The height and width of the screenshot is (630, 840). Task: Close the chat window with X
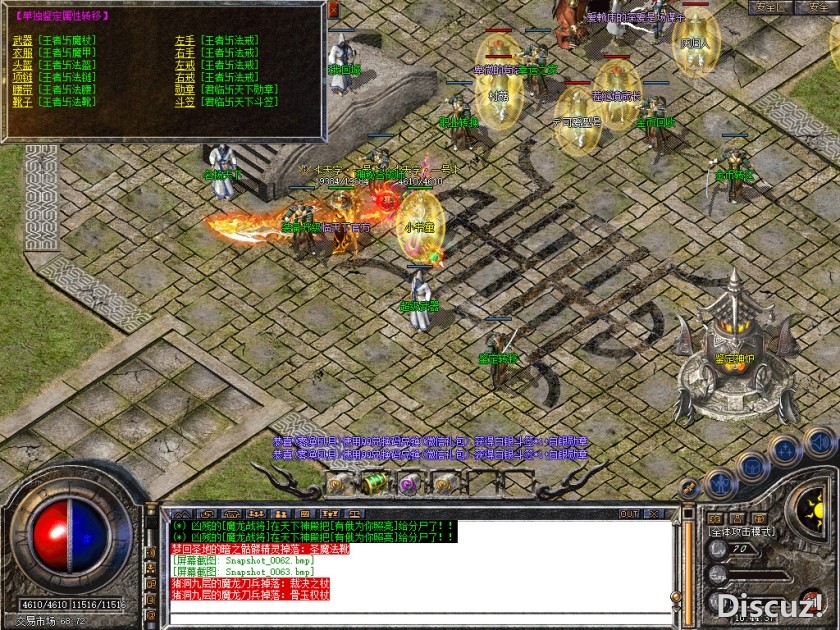pyautogui.click(x=656, y=514)
